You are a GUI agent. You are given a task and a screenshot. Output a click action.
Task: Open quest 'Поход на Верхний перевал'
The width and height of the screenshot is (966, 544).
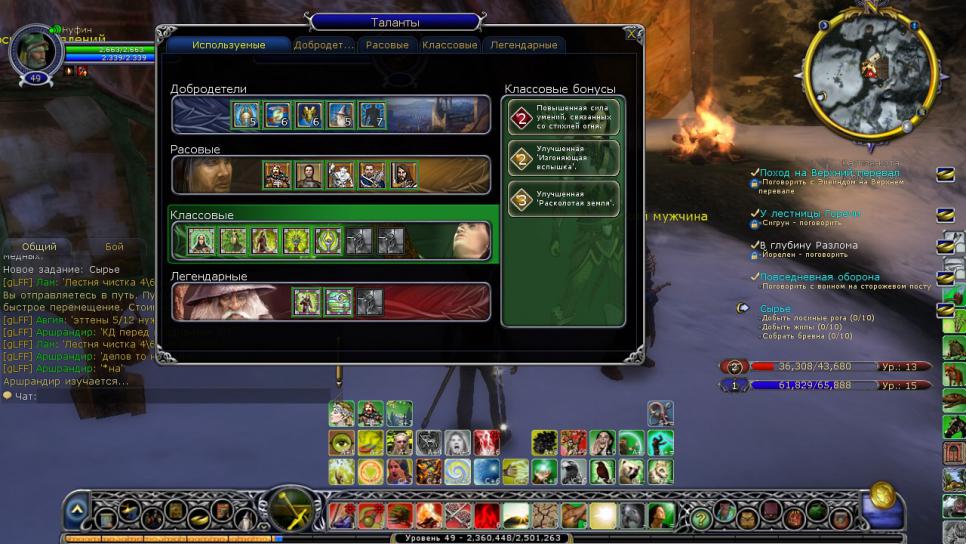(829, 173)
